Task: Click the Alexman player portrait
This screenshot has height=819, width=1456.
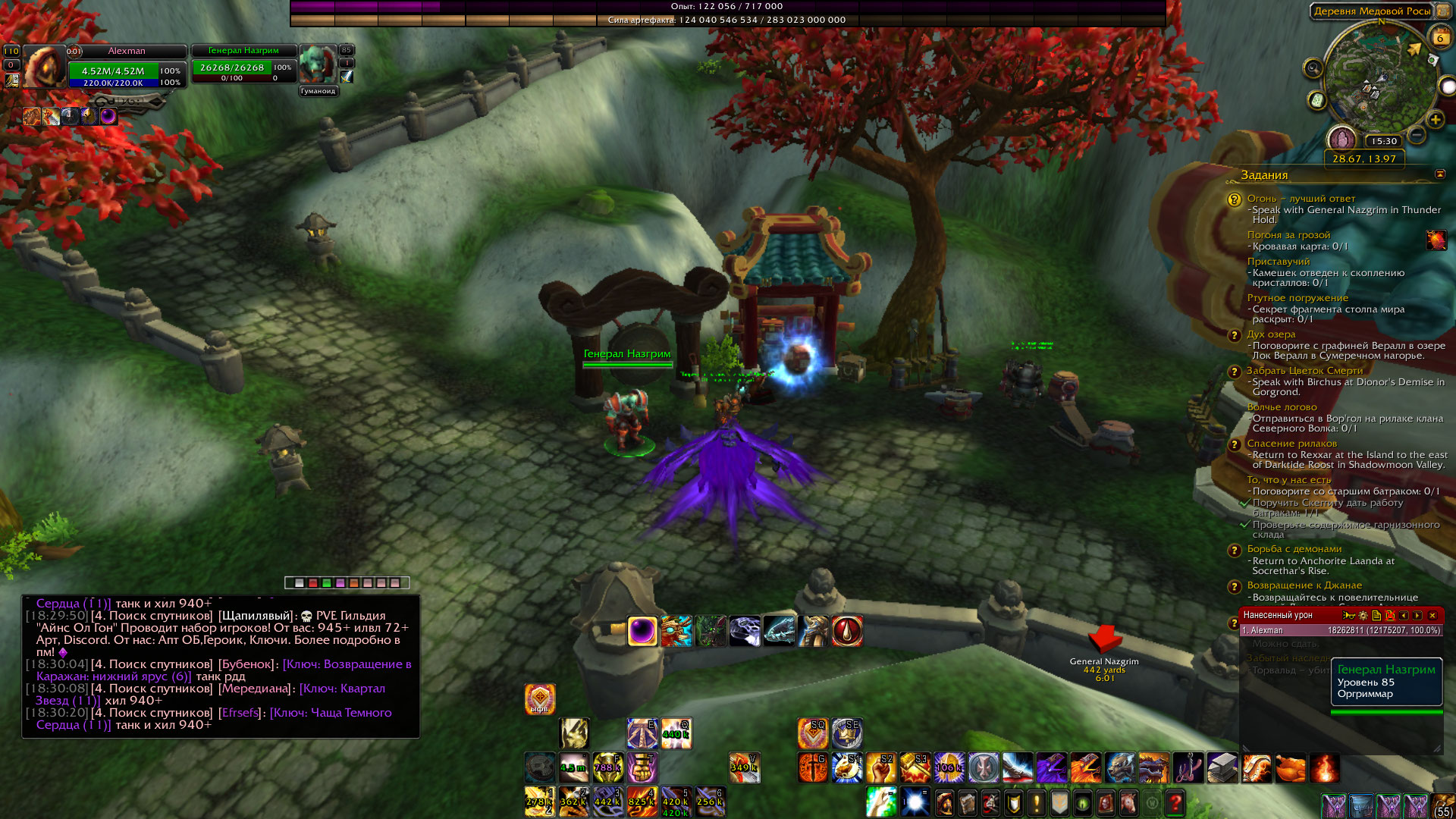Action: (44, 66)
